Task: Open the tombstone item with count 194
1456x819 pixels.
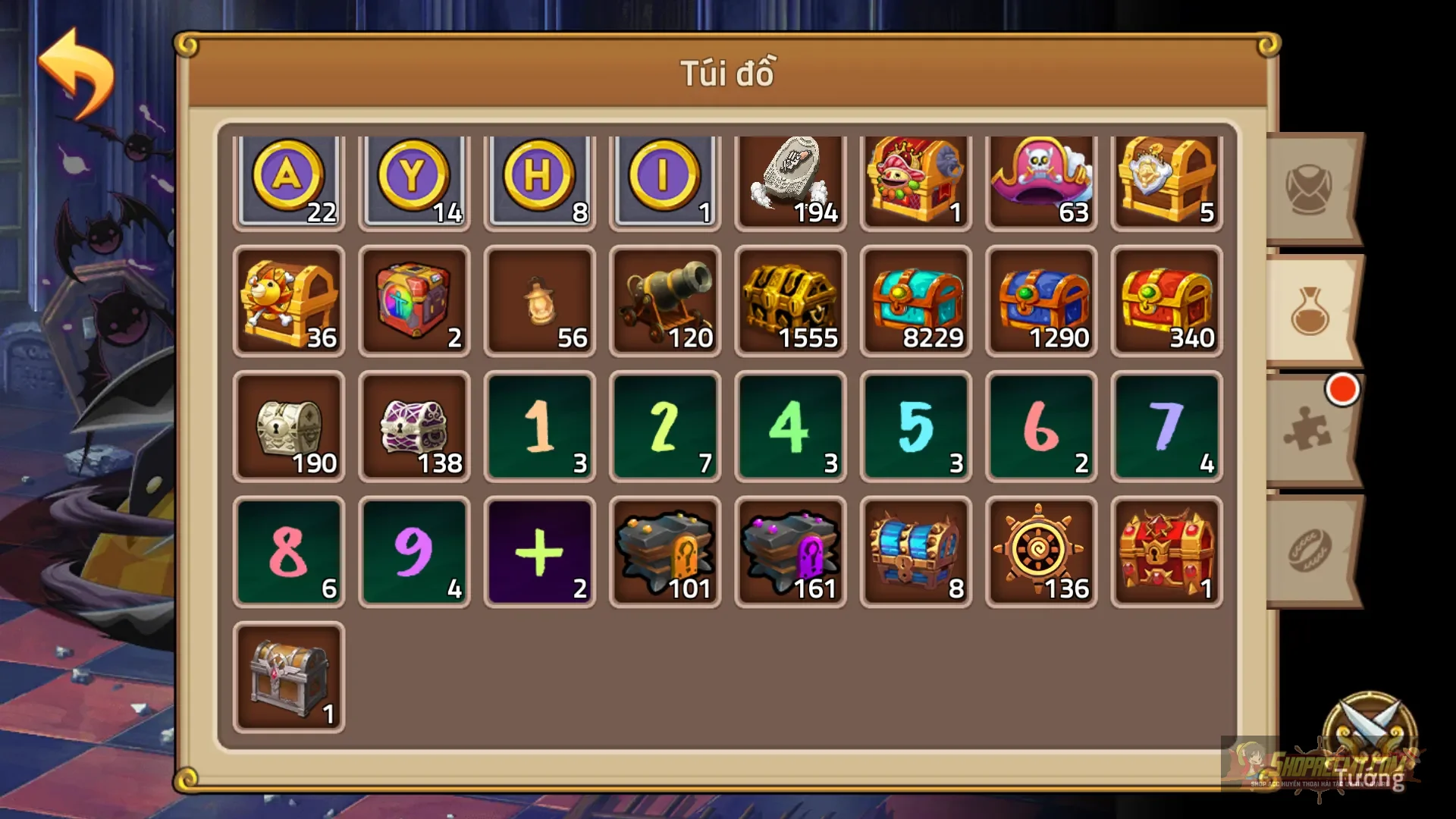Action: [x=790, y=180]
